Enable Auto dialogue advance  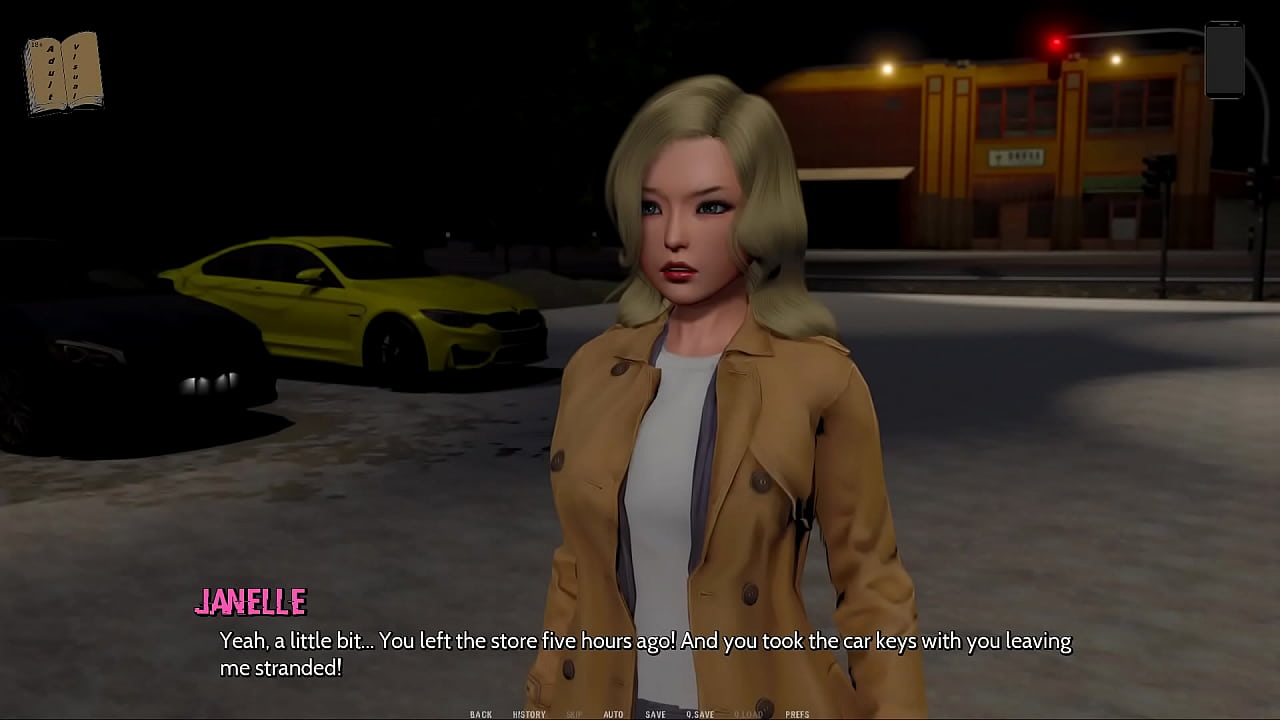pos(613,714)
